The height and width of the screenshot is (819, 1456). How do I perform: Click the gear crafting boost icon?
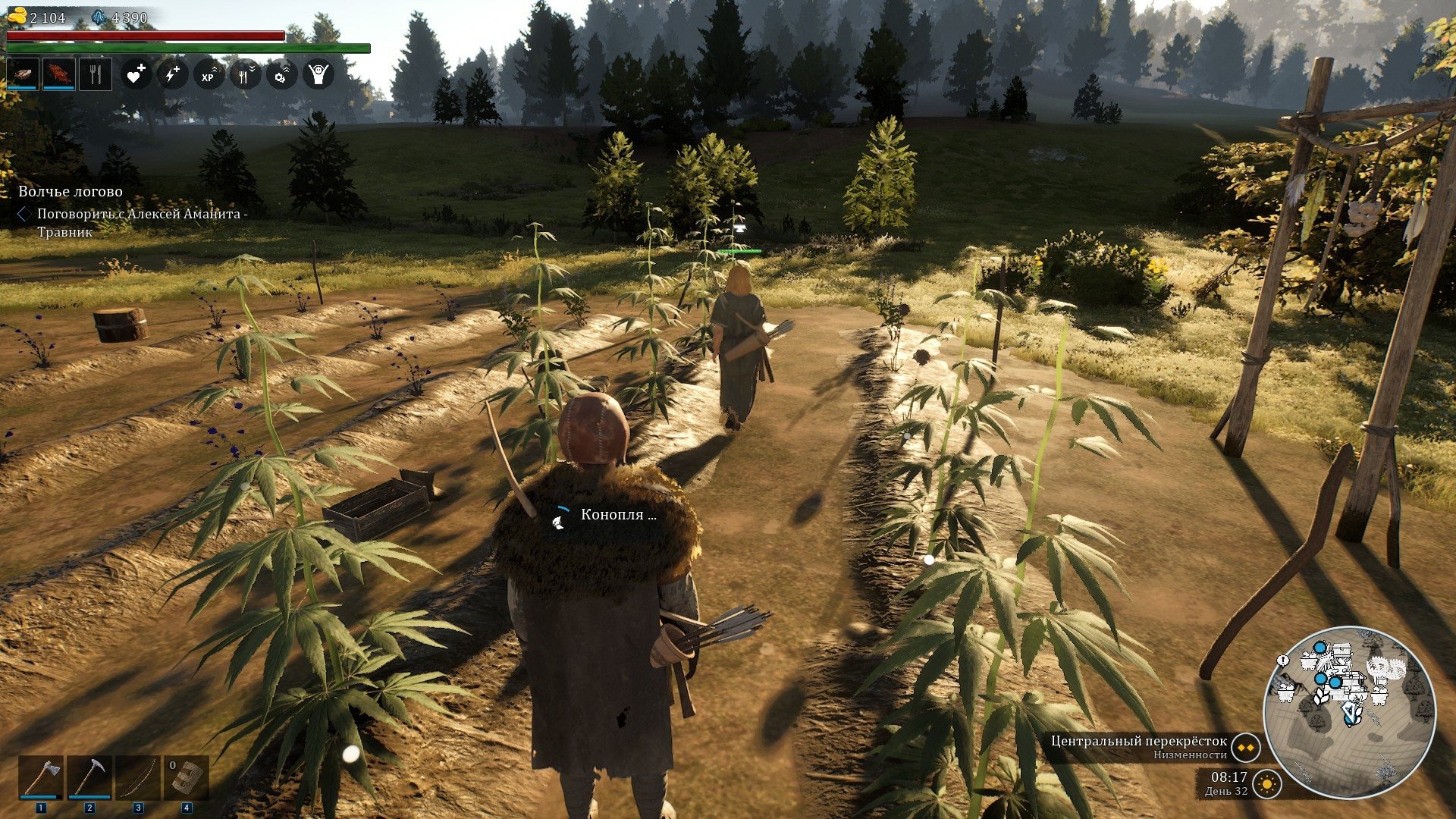coord(281,74)
